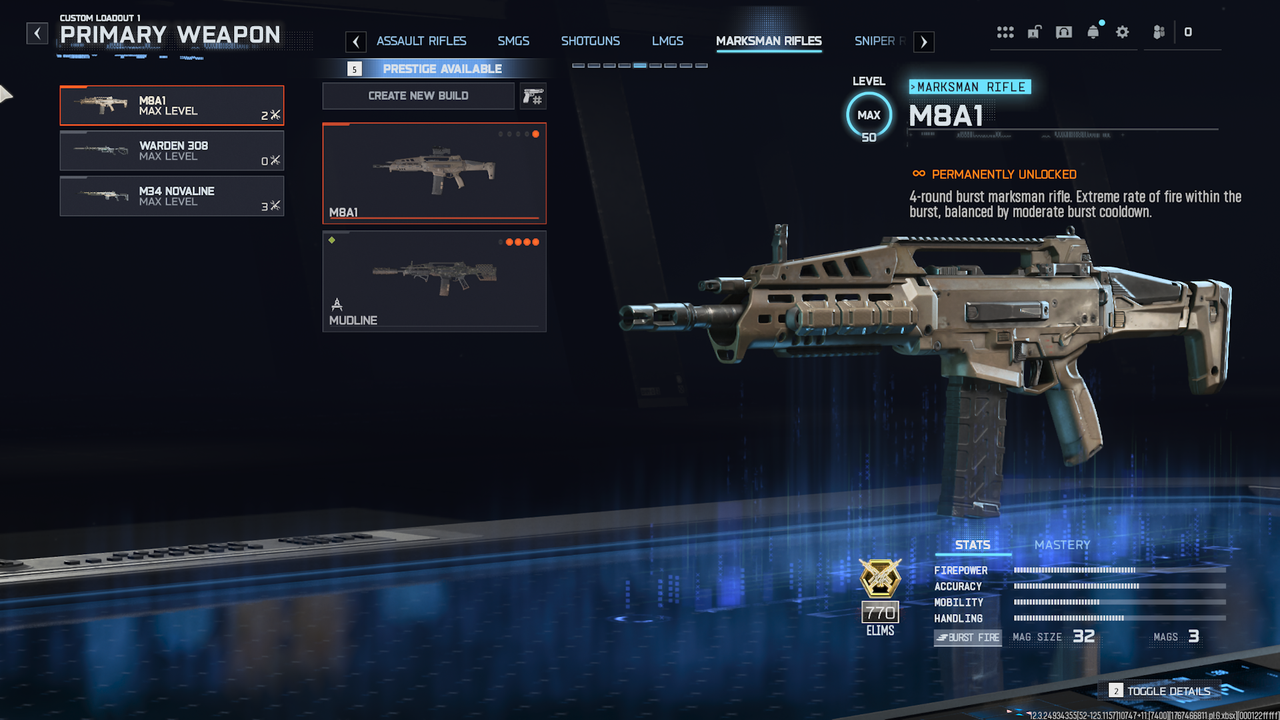Select the M8A1 weapon row

click(x=171, y=105)
